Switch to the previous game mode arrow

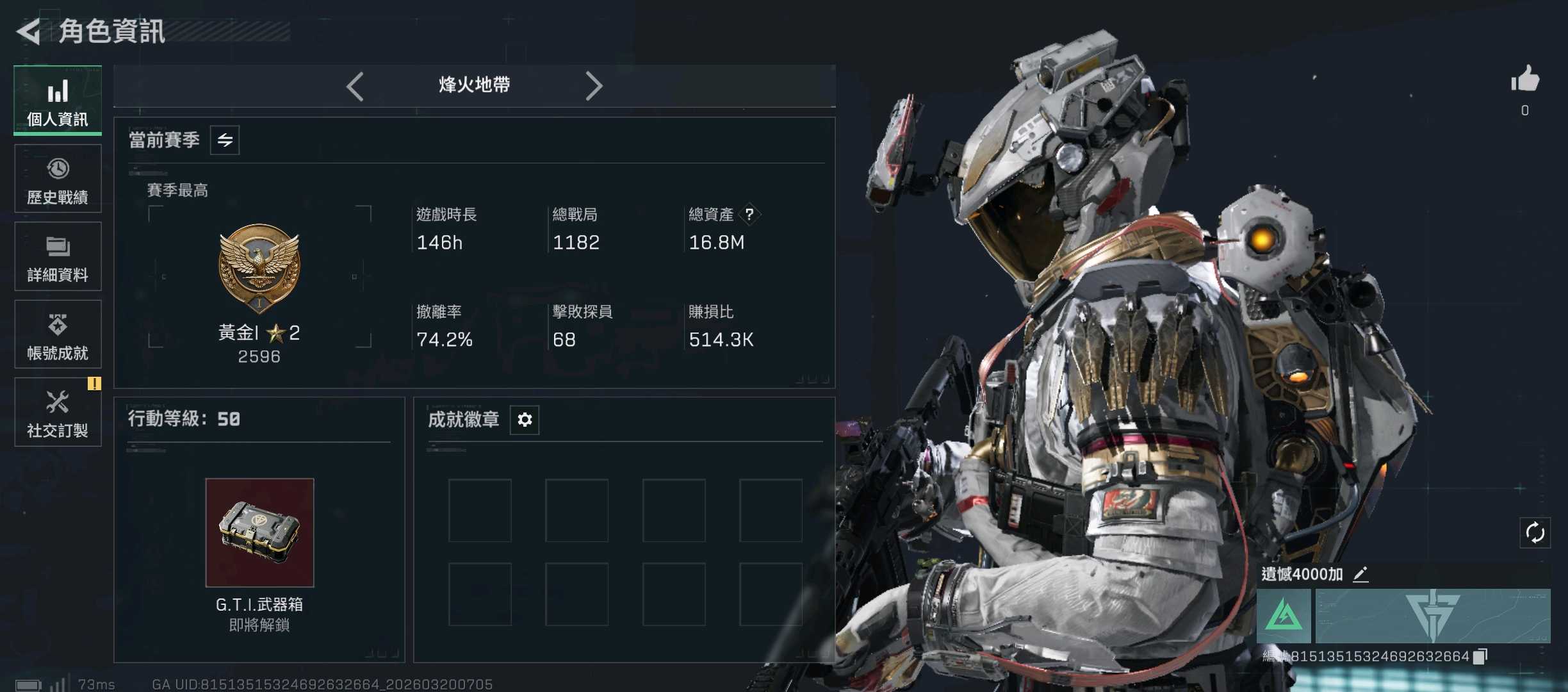coord(355,86)
